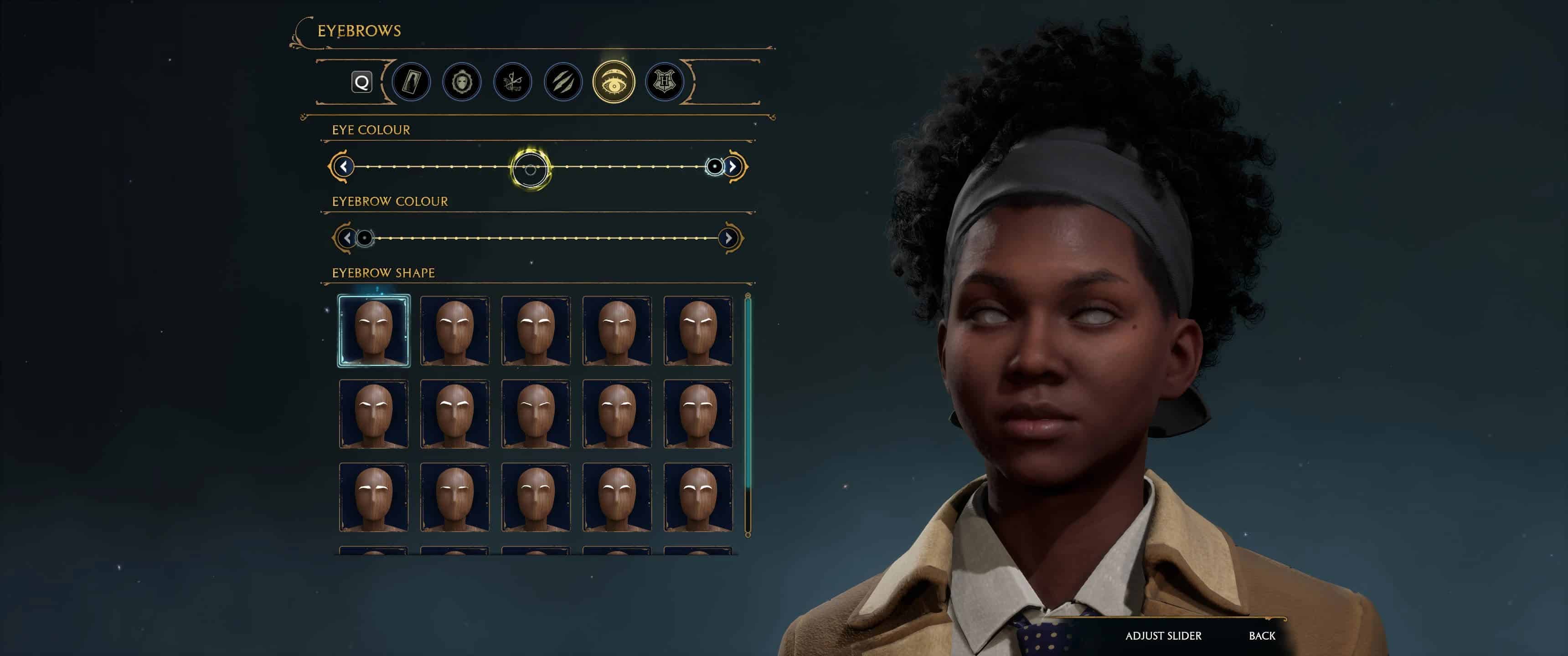Open the character presets portrait tab
Viewport: 1568px width, 656px height.
tap(412, 82)
